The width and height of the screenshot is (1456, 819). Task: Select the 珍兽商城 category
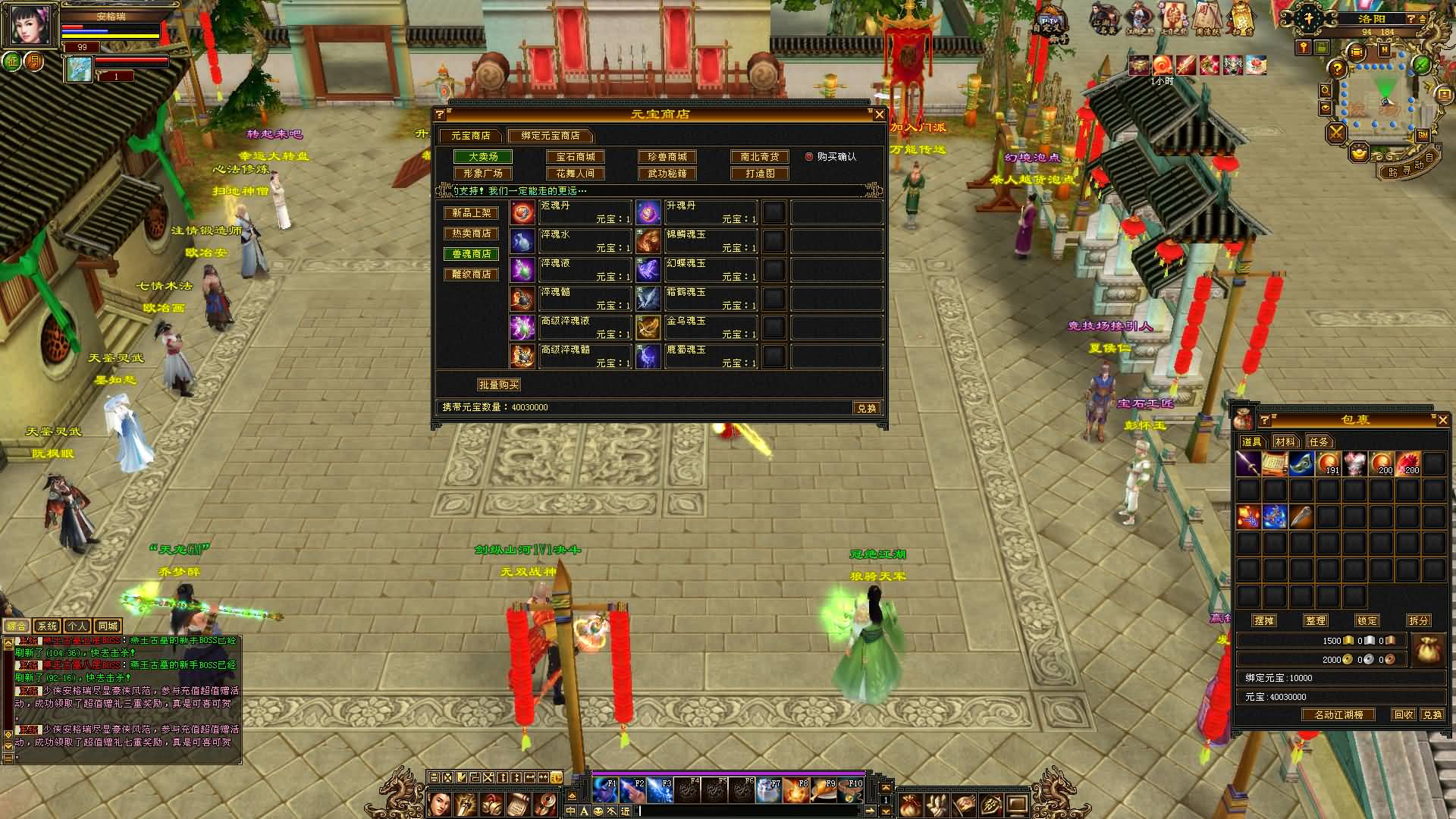[x=667, y=157]
